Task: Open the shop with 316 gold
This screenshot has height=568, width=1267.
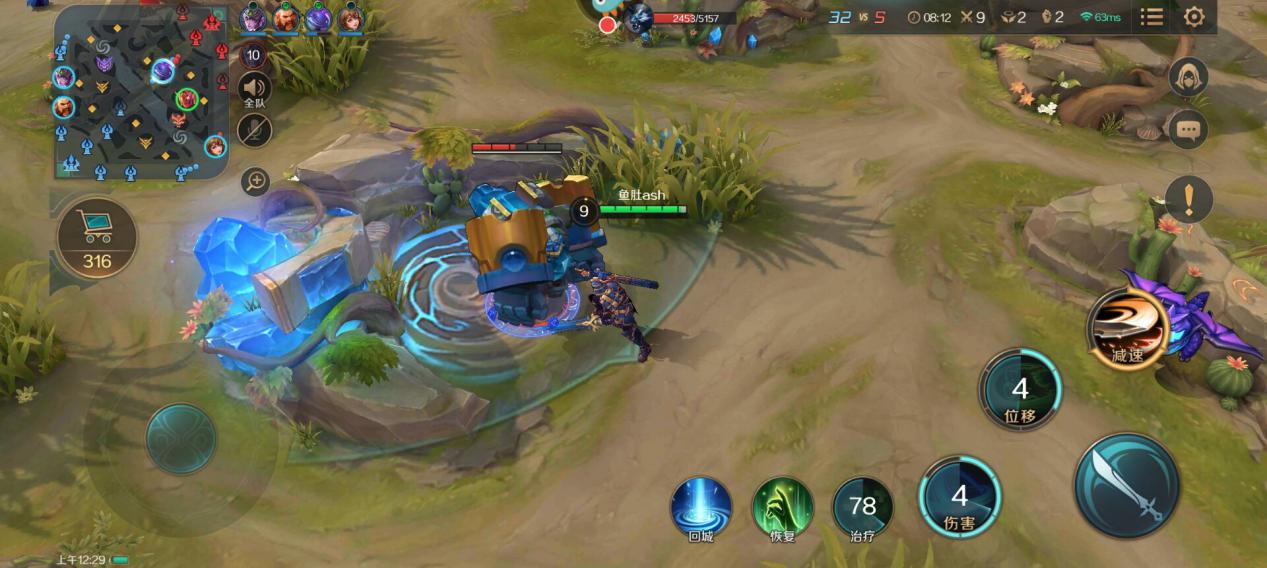Action: point(97,238)
